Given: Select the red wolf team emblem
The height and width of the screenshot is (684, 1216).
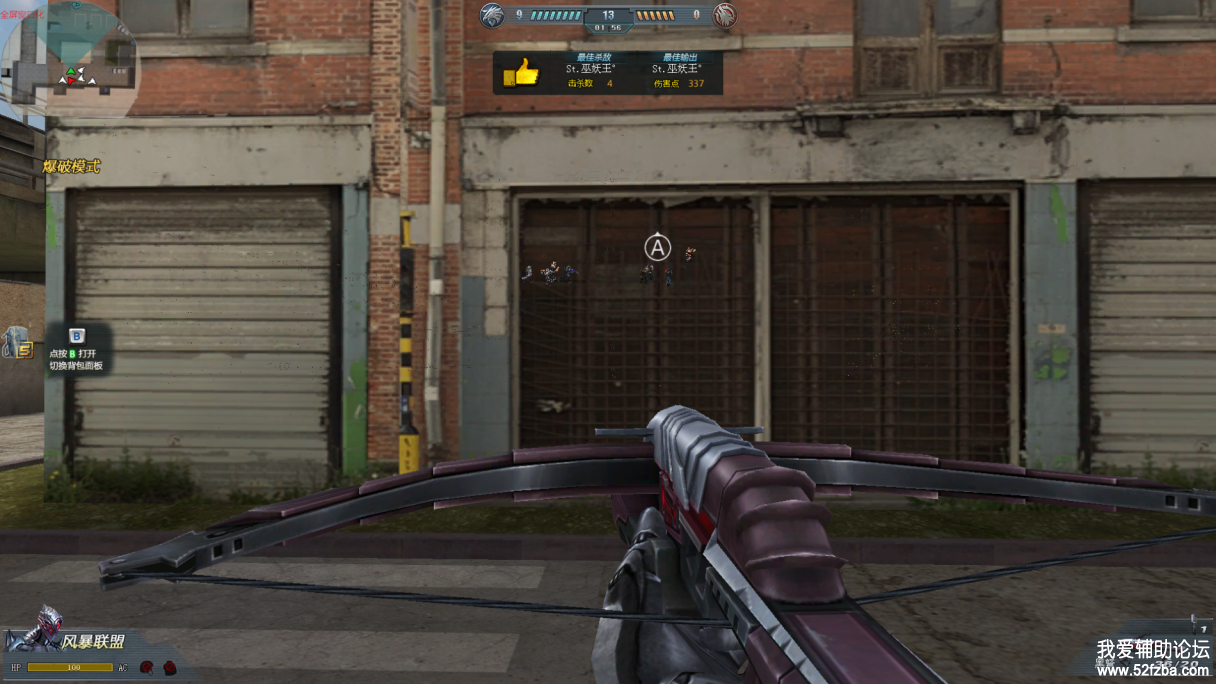Looking at the screenshot, I should [x=724, y=15].
